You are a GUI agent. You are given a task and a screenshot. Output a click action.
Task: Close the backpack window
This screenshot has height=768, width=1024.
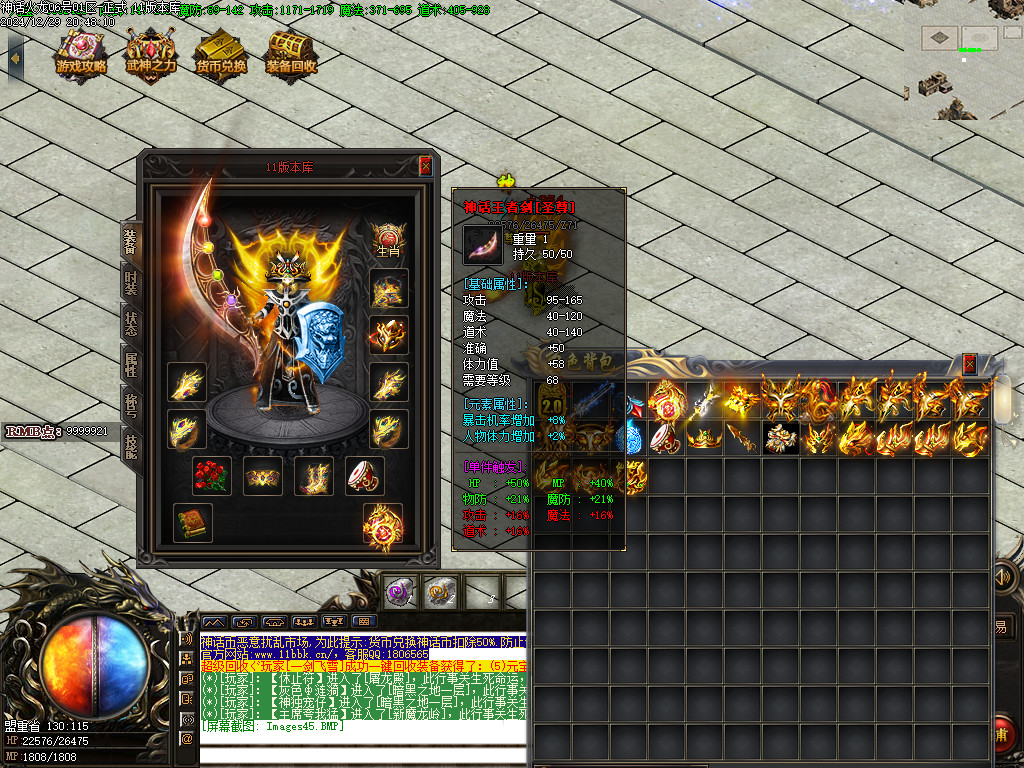tap(969, 364)
